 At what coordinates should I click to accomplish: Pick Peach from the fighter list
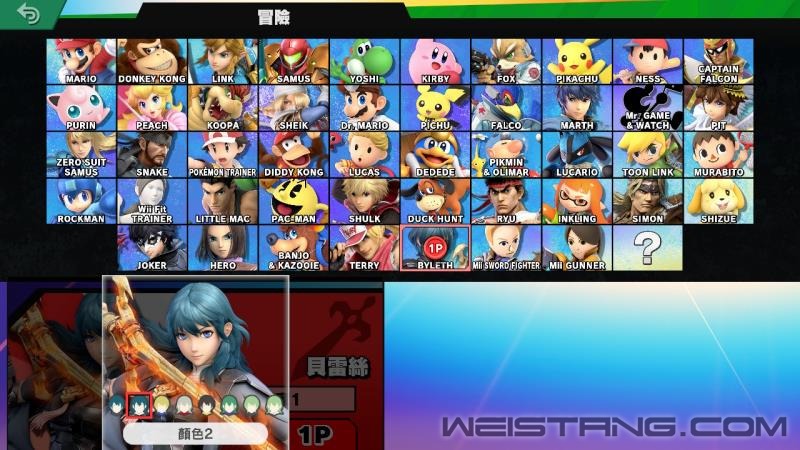tap(151, 108)
